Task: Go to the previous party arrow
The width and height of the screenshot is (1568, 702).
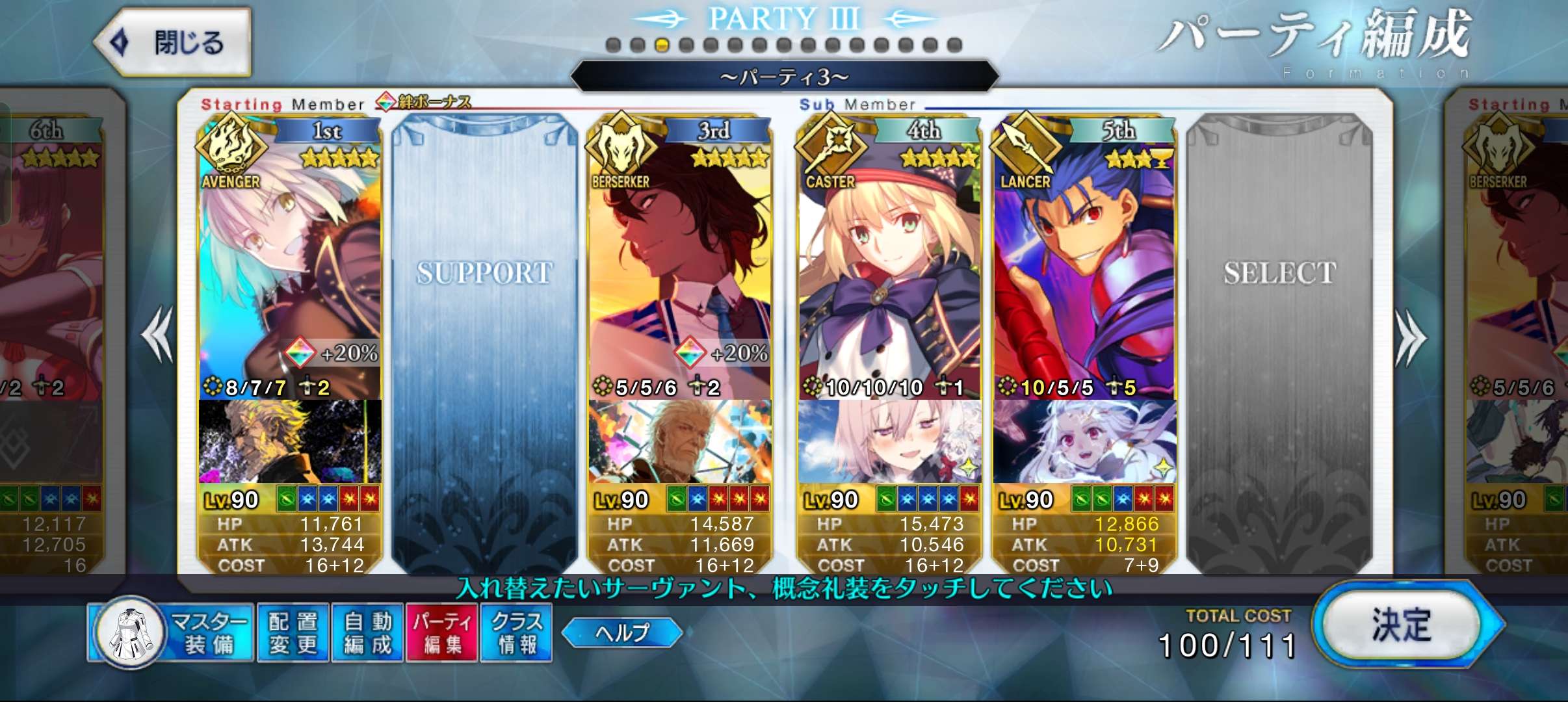Action: [157, 335]
